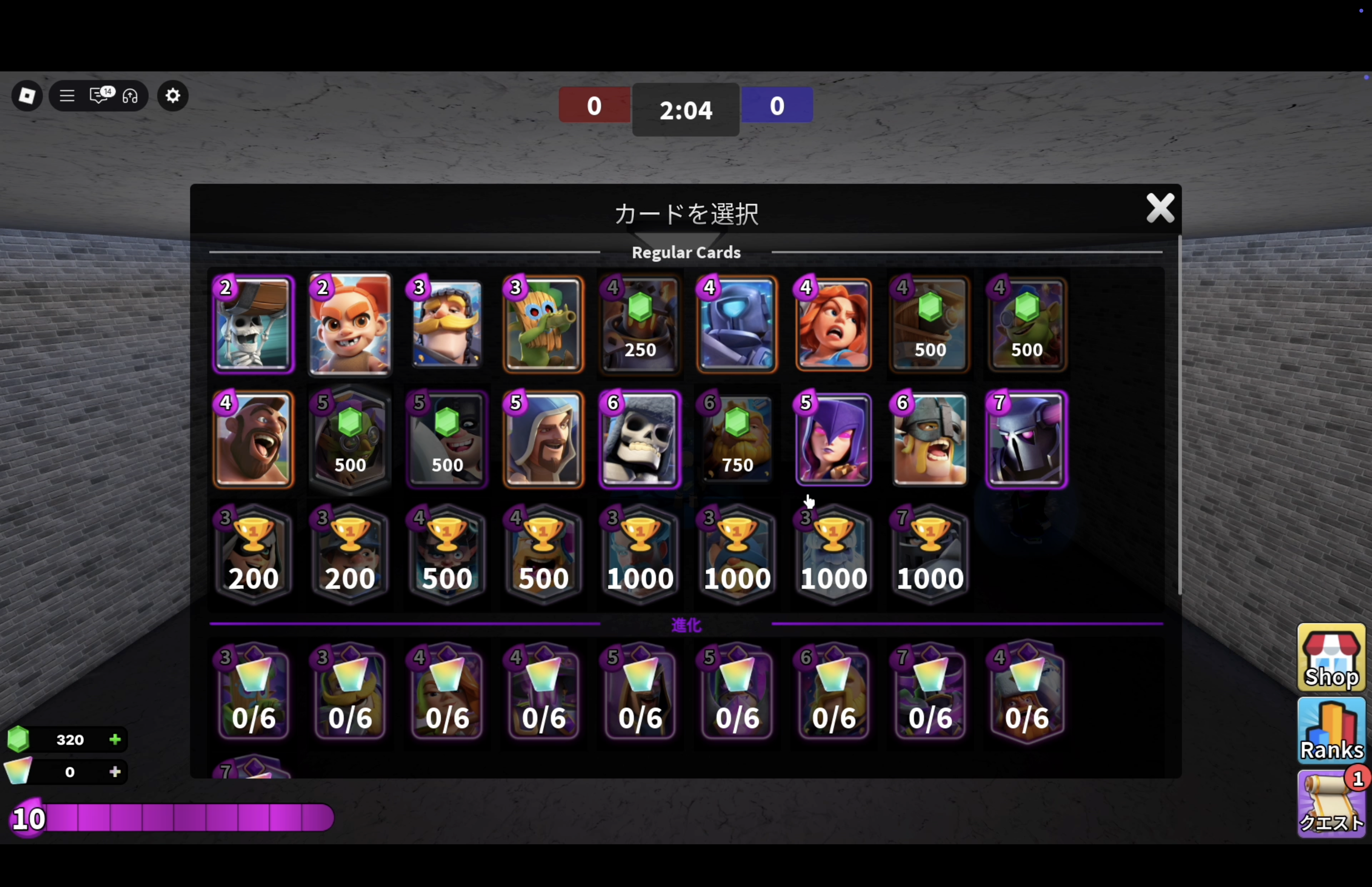
Task: Select the skeleton barrel card
Action: (x=253, y=324)
